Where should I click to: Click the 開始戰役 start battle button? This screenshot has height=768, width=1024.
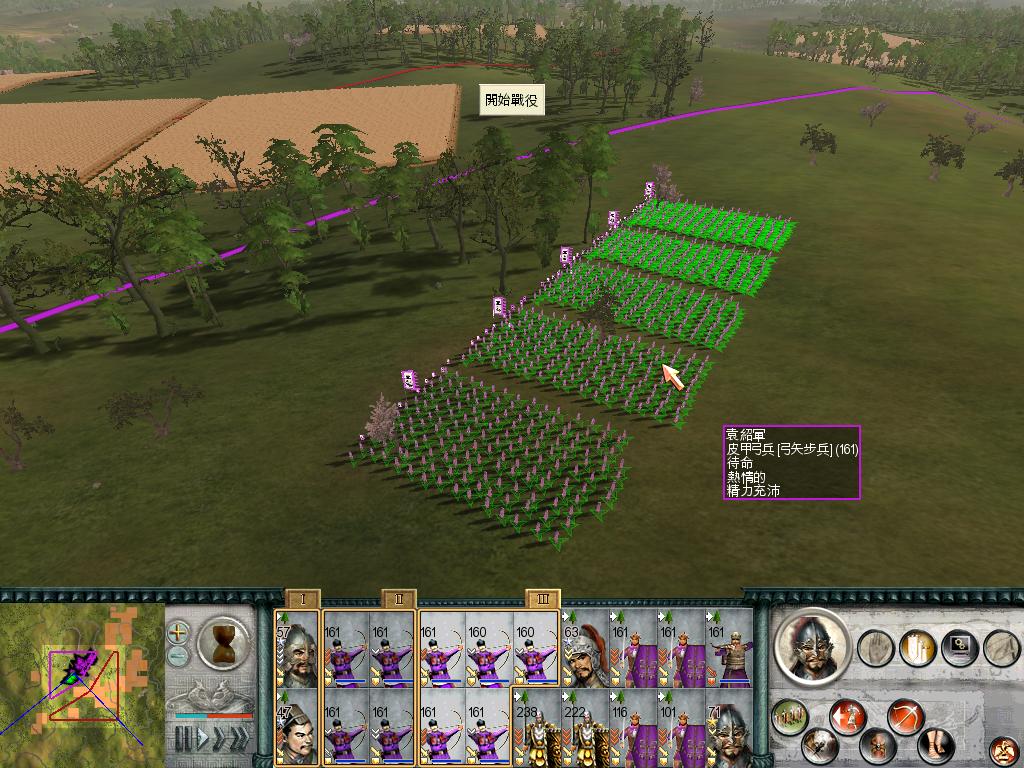(x=513, y=100)
